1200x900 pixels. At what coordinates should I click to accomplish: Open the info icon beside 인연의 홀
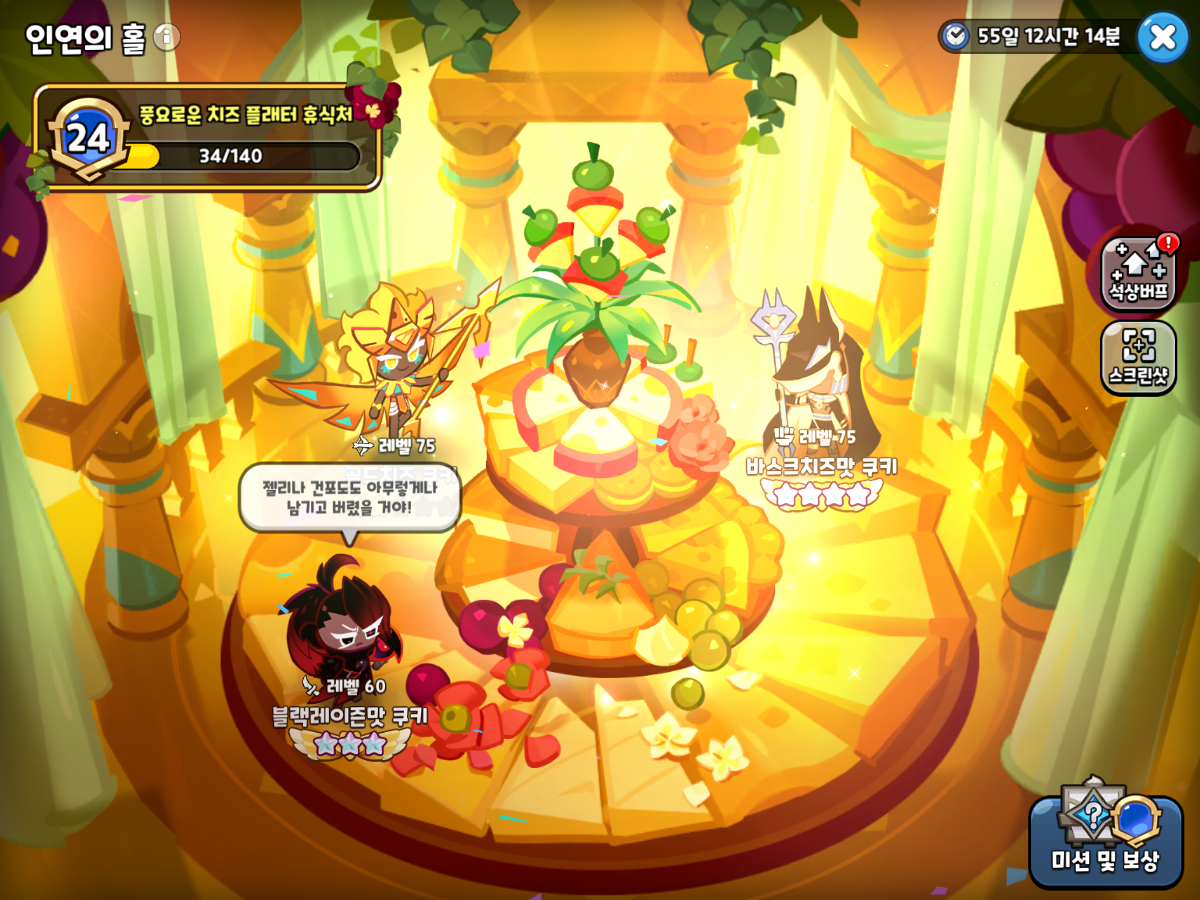167,38
